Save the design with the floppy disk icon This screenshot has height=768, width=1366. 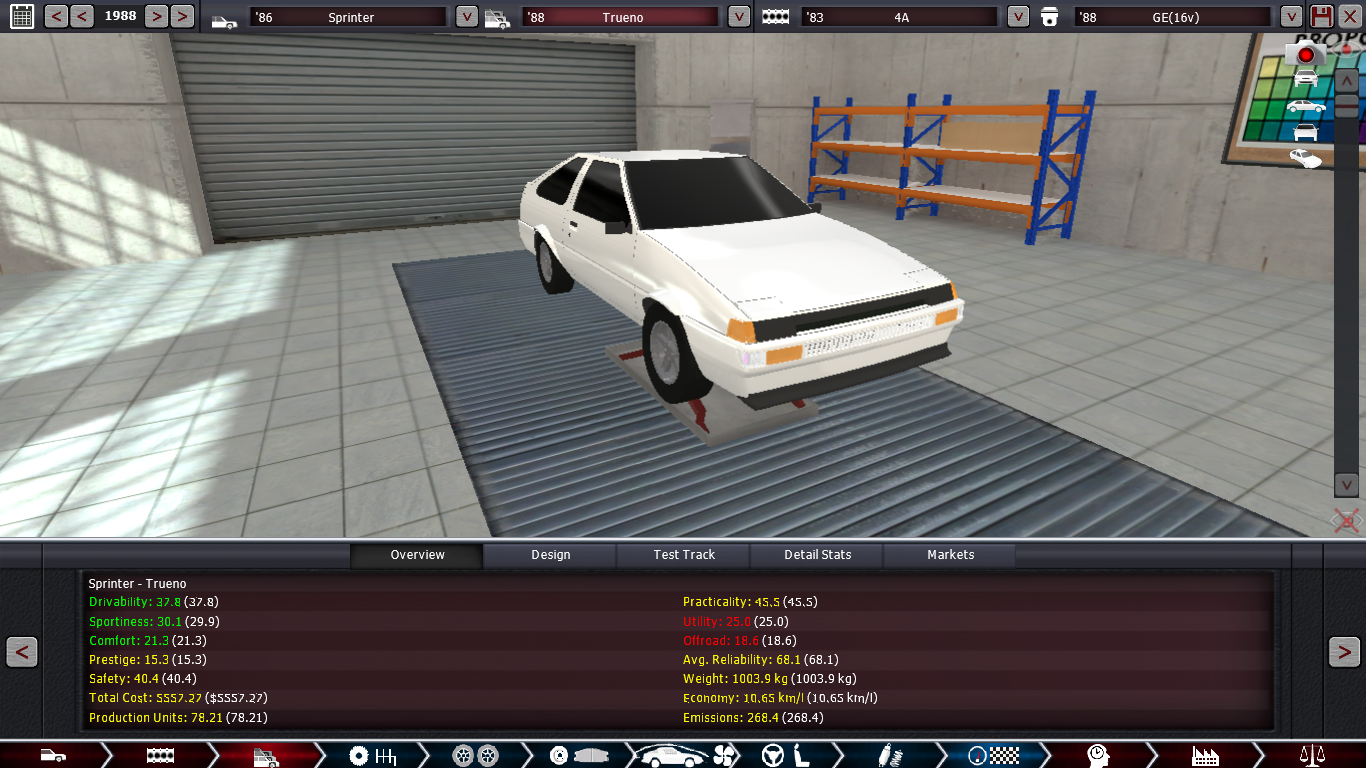point(1321,16)
